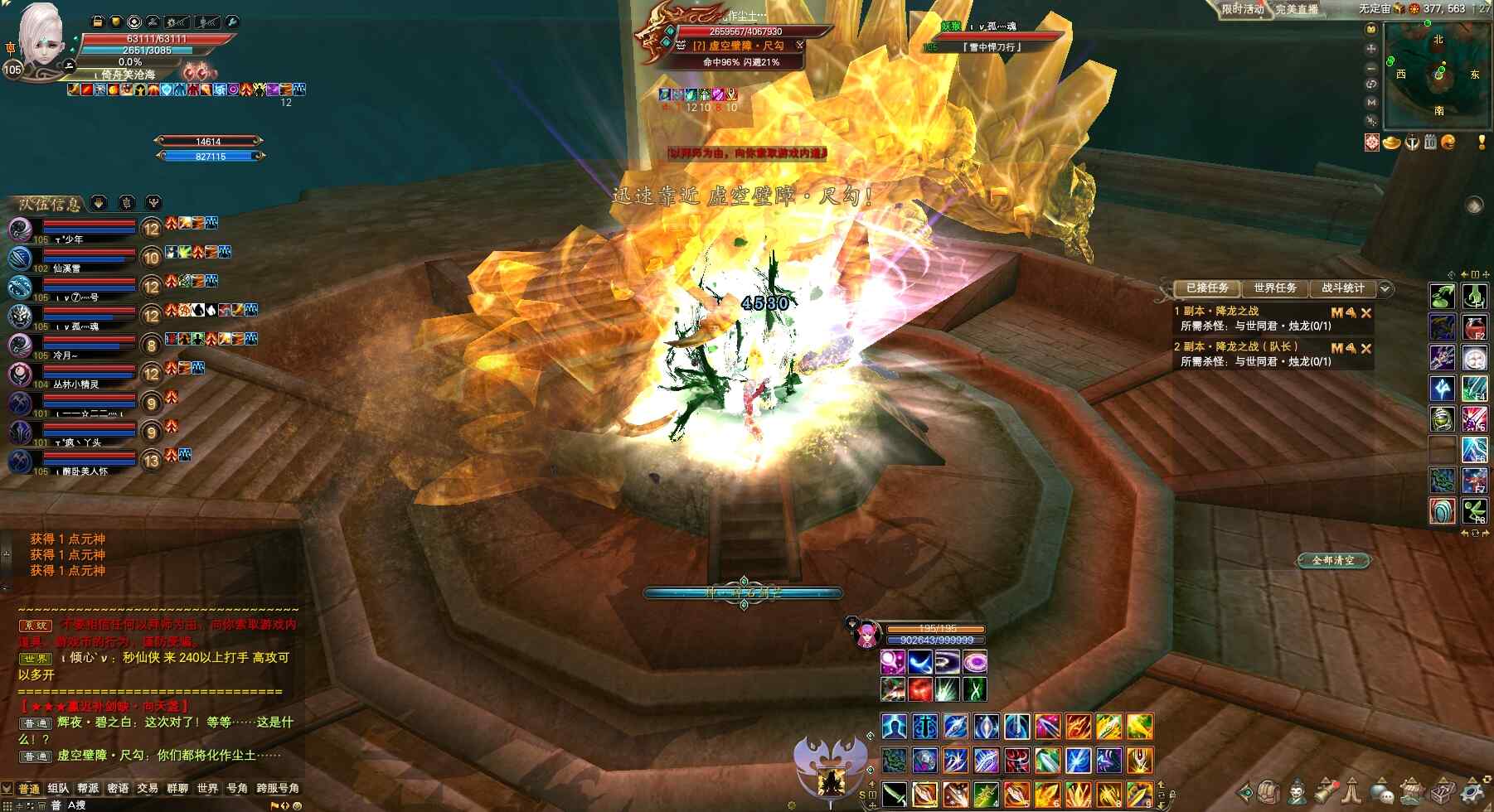The image size is (1494, 812).
Task: Open the world map via M button
Action: coord(1371,102)
